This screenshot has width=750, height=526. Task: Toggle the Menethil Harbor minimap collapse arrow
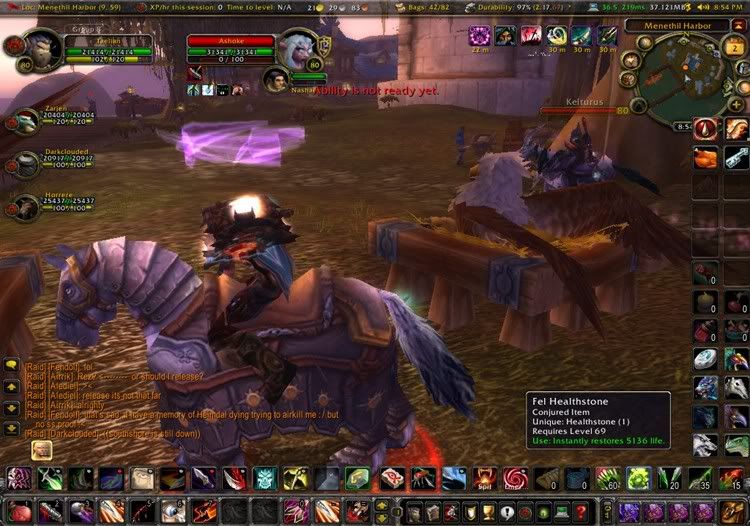[x=739, y=25]
